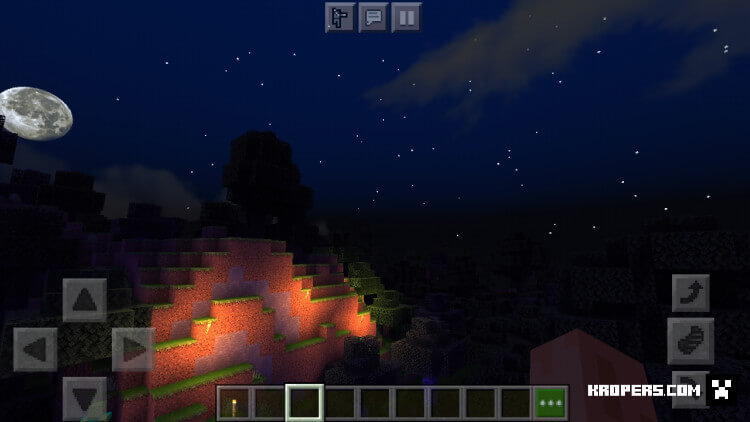The height and width of the screenshot is (422, 750).
Task: Tap the pause button
Action: pos(406,17)
